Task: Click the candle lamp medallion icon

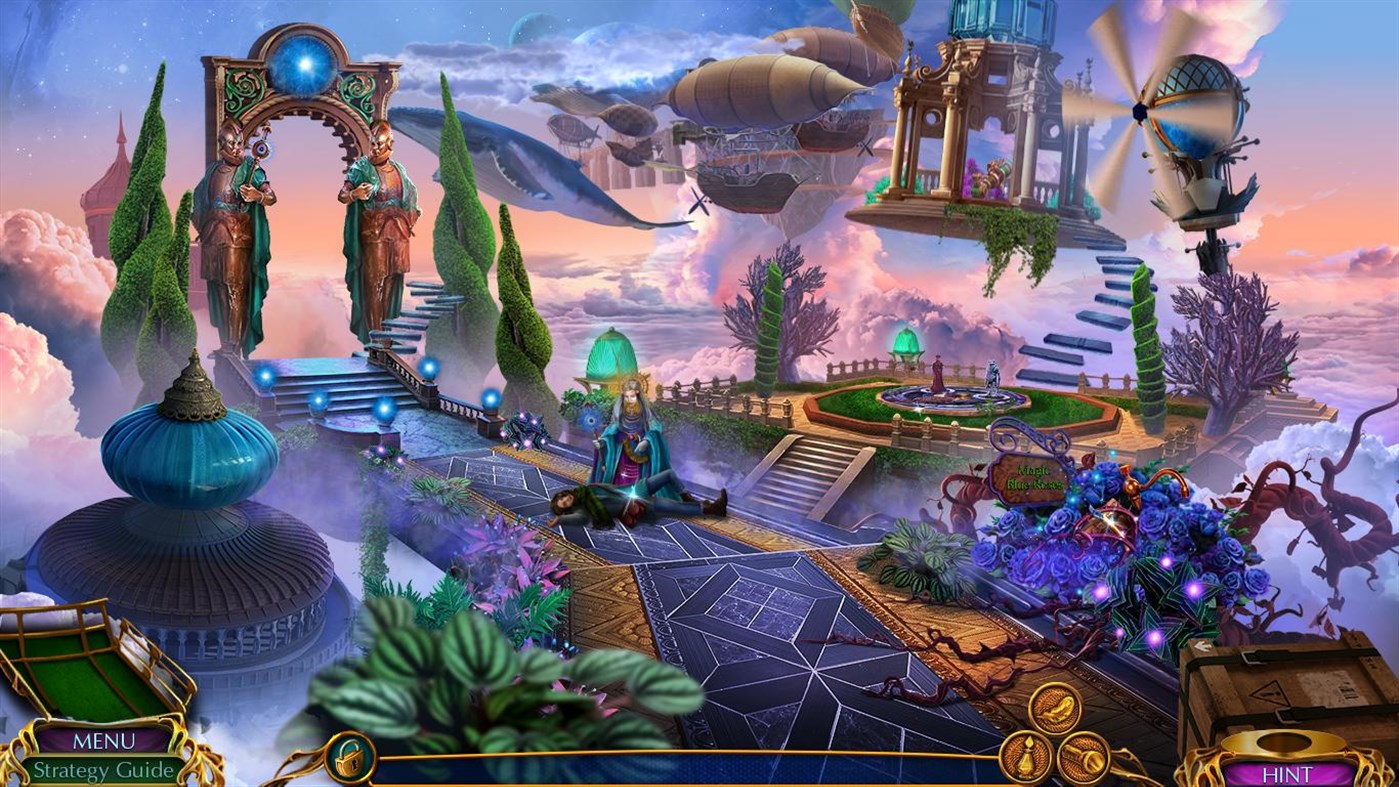Action: point(1025,756)
